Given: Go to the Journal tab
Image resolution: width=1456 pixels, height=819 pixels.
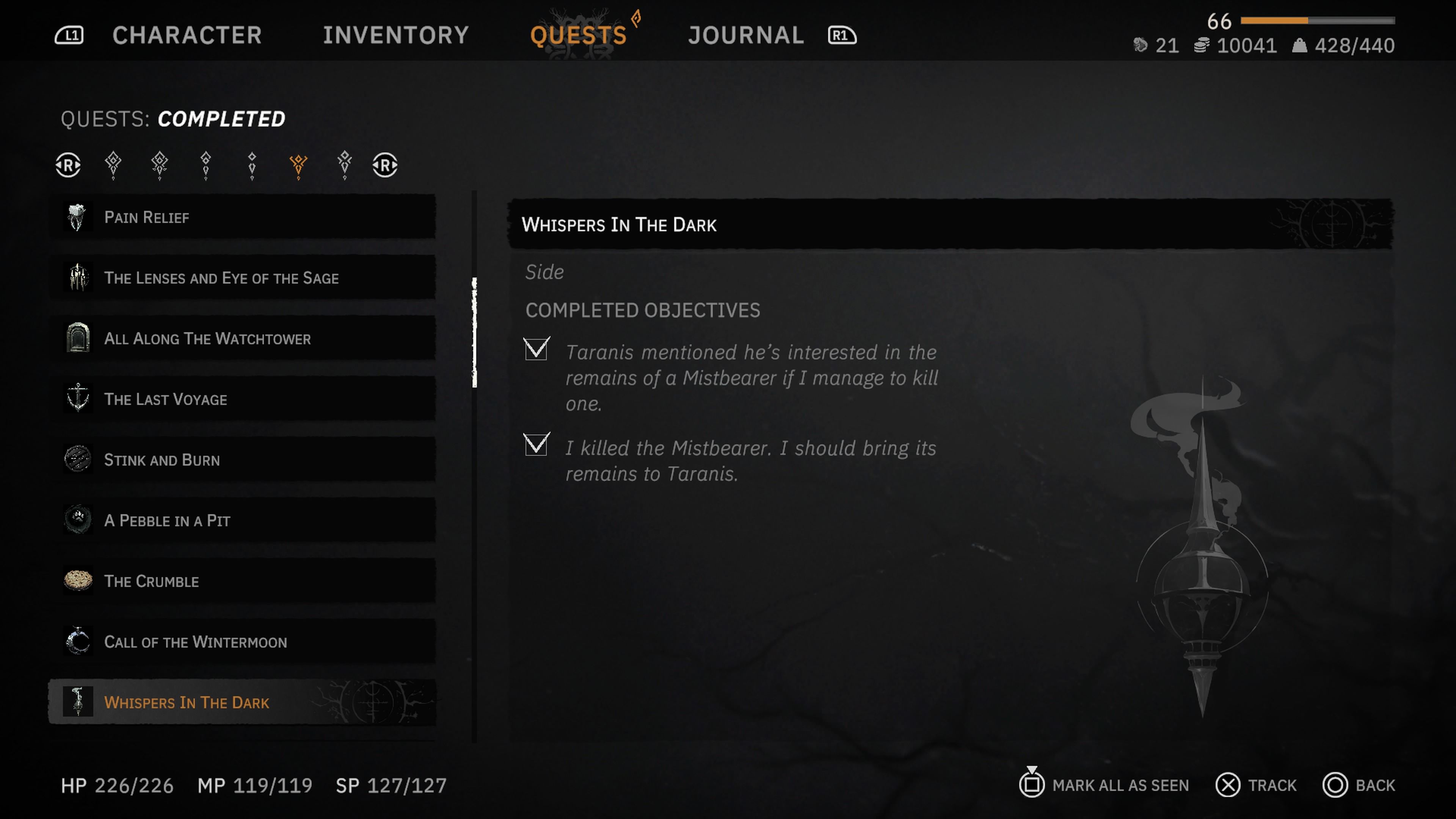Looking at the screenshot, I should coord(745,35).
